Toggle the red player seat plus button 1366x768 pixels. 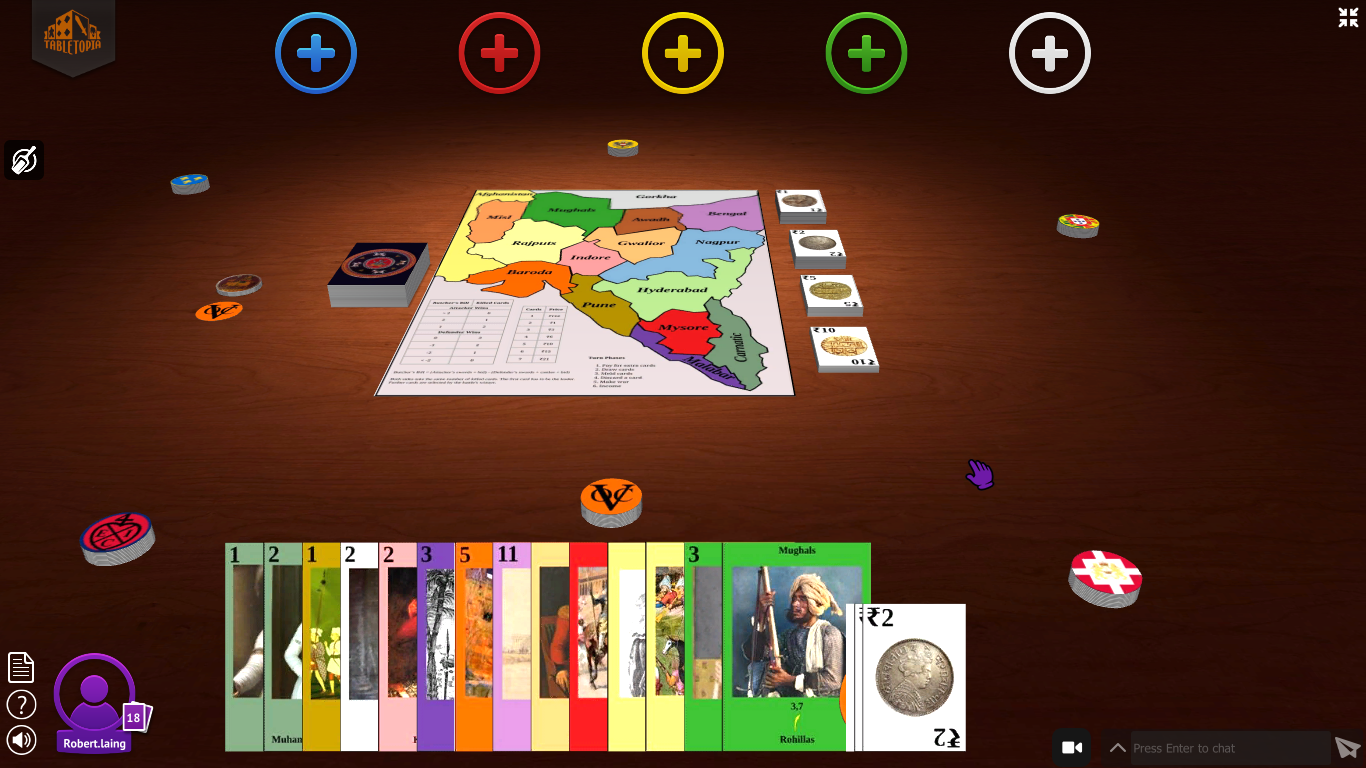pyautogui.click(x=499, y=53)
